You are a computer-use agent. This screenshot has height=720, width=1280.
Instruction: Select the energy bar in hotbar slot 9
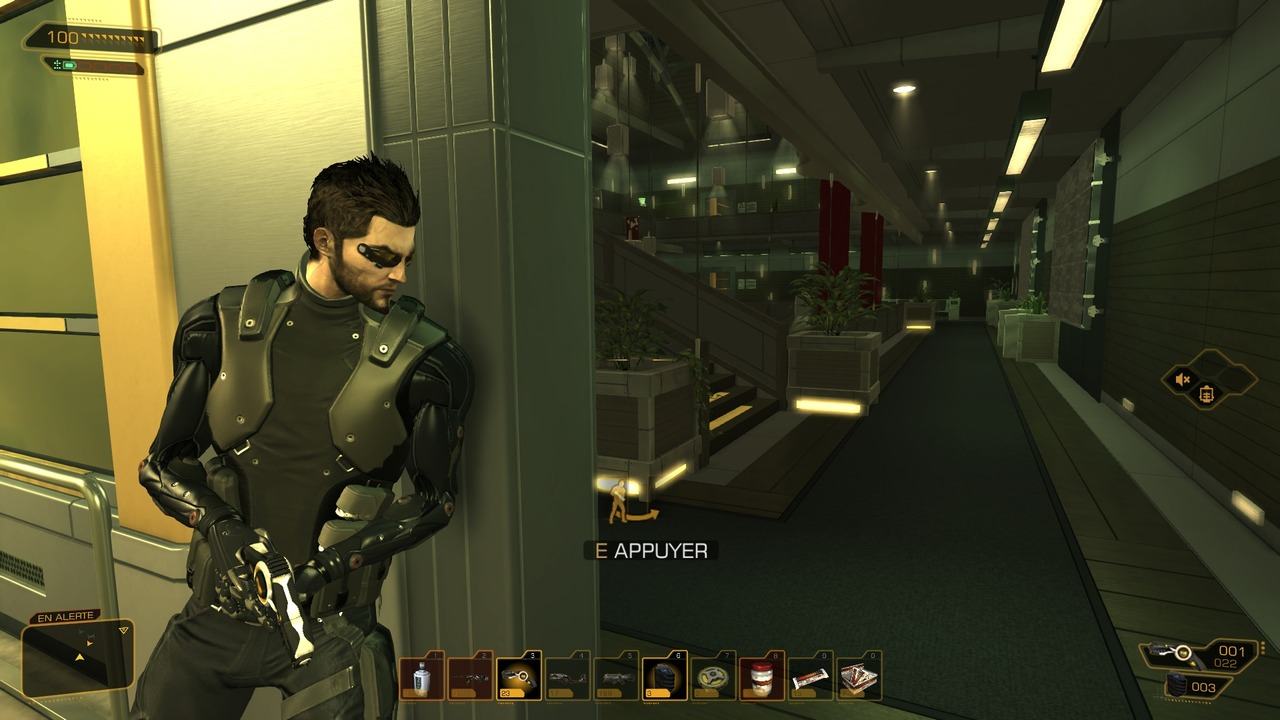click(811, 678)
